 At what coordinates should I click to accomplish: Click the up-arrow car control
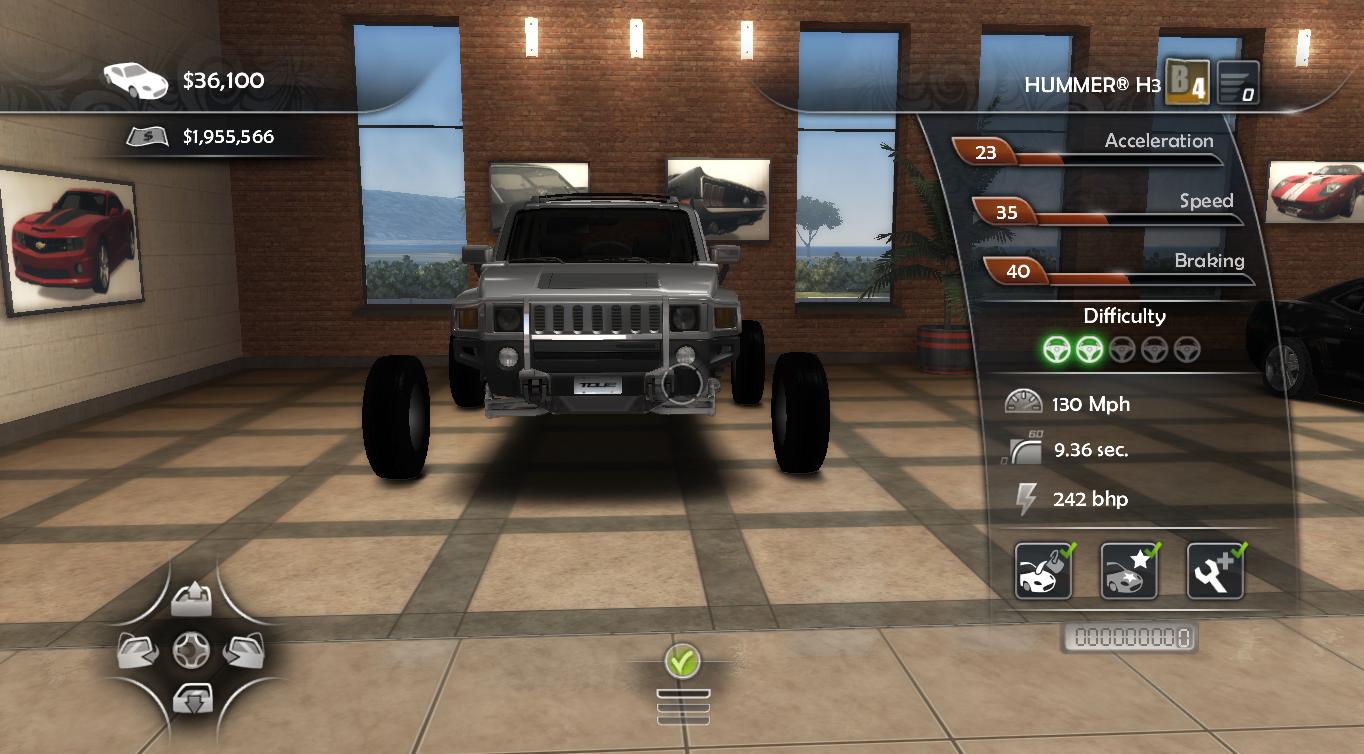click(x=191, y=601)
